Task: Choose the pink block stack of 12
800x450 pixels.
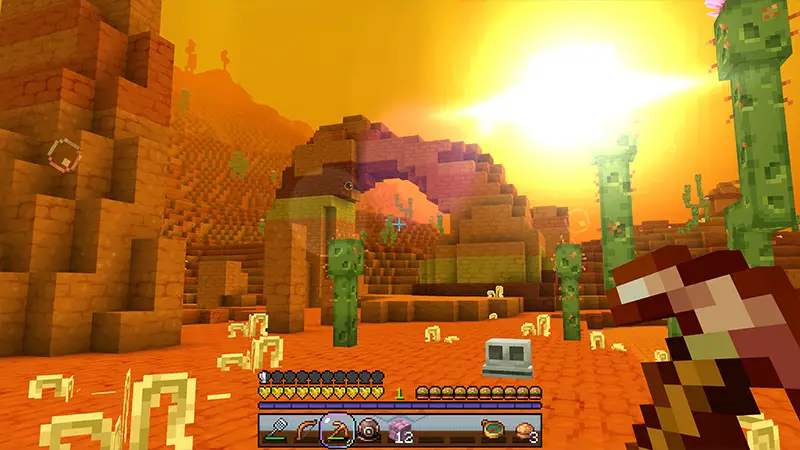Action: click(x=401, y=430)
